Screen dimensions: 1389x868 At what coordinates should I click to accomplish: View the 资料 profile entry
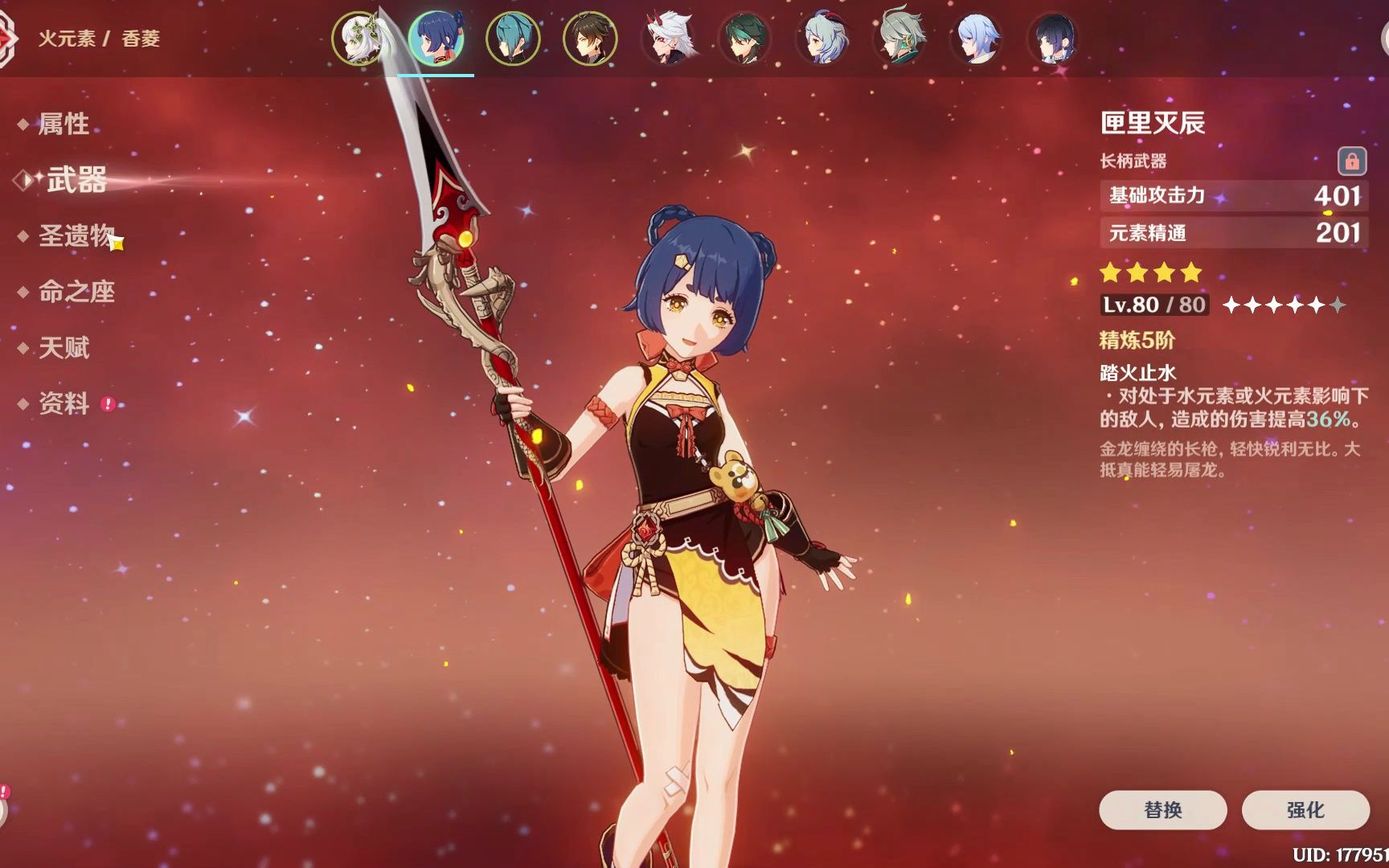(64, 403)
